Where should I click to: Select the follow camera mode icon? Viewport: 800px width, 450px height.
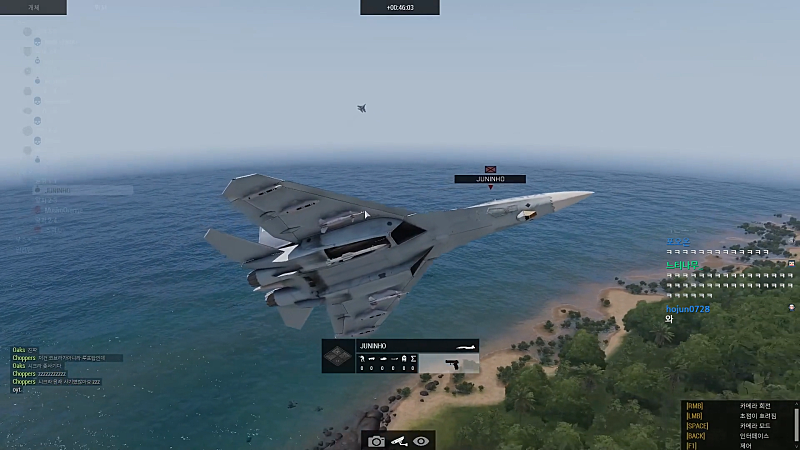click(398, 441)
